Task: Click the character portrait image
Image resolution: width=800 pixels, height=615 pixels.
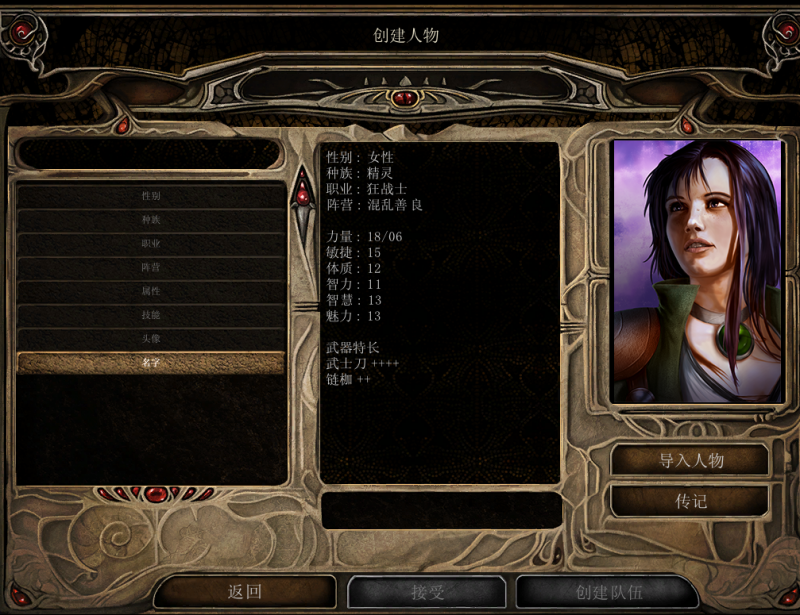Action: (697, 271)
